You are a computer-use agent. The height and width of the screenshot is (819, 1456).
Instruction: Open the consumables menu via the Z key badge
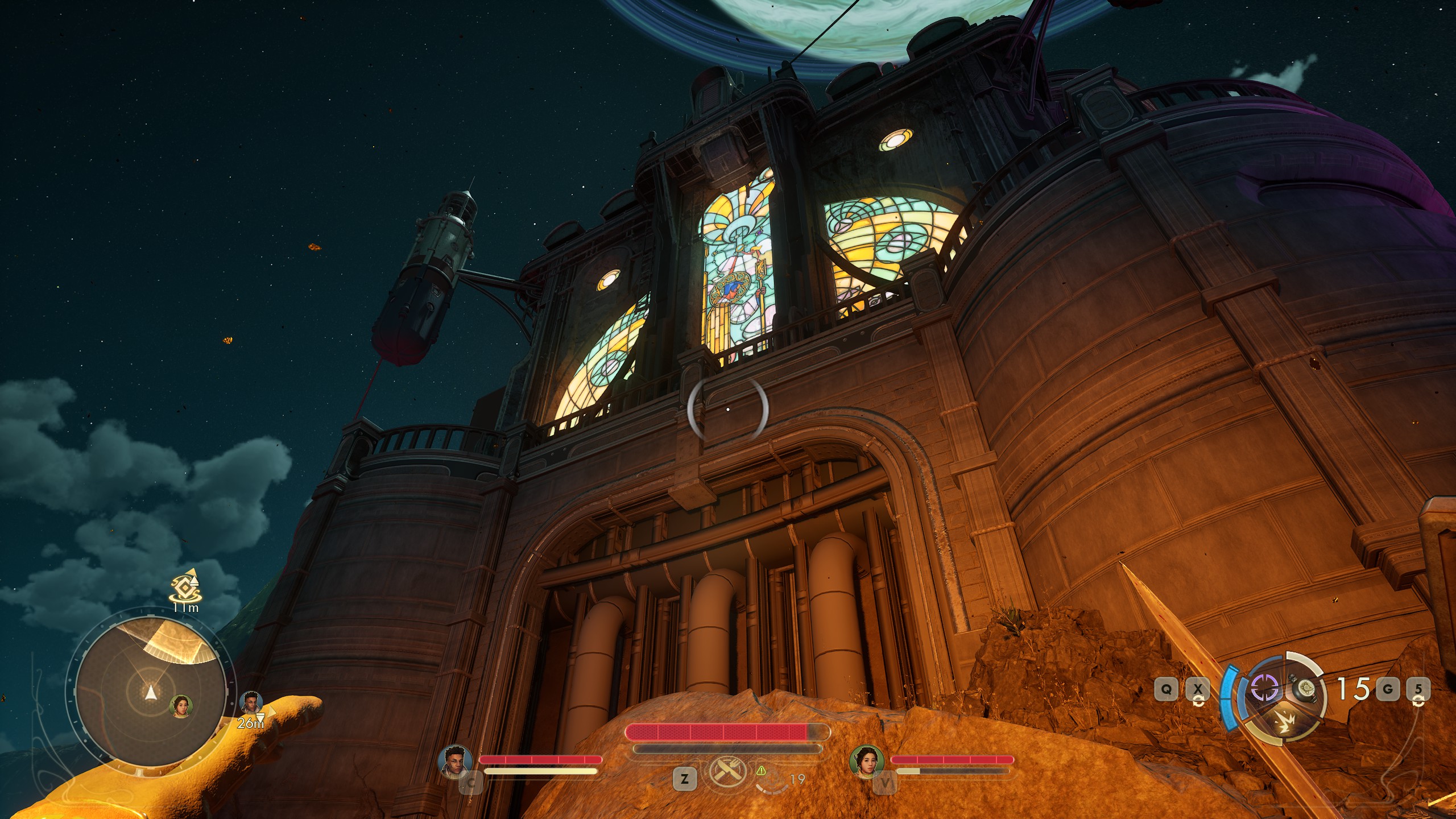tap(684, 779)
